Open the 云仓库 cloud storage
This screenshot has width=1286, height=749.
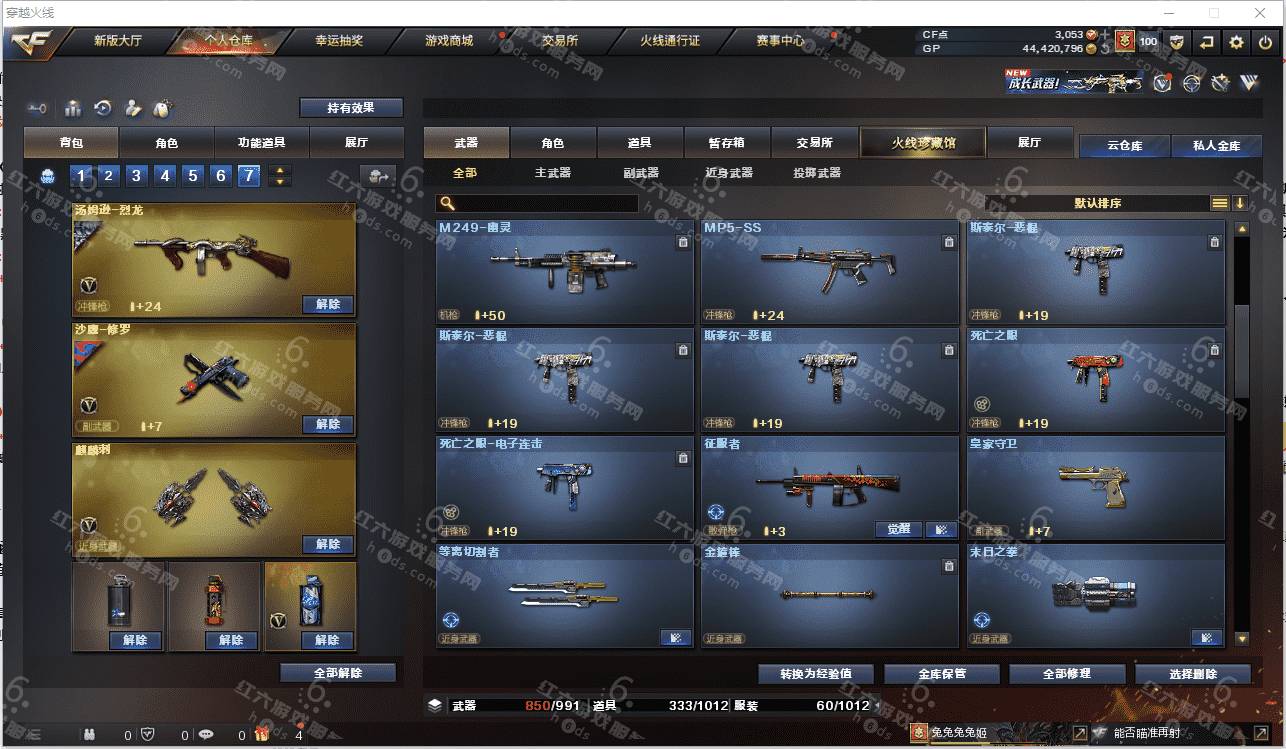pos(1124,146)
